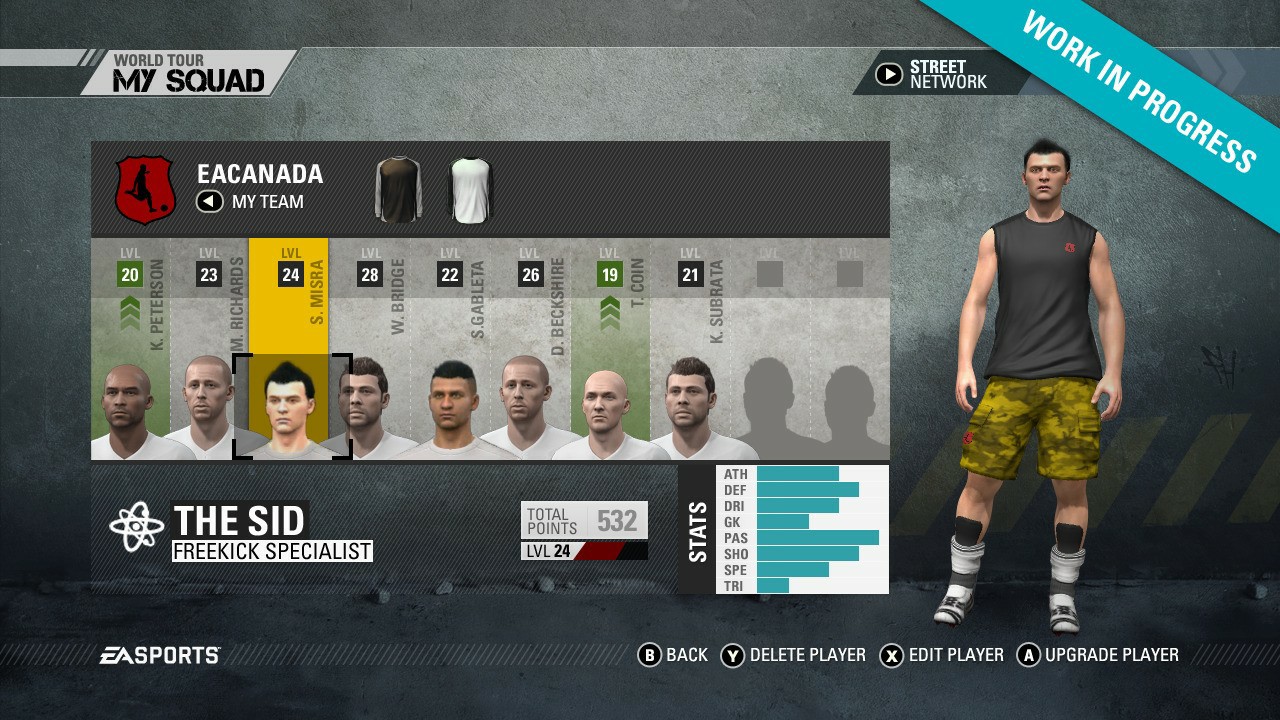Select the white home jersey
This screenshot has width=1280, height=720.
[470, 188]
